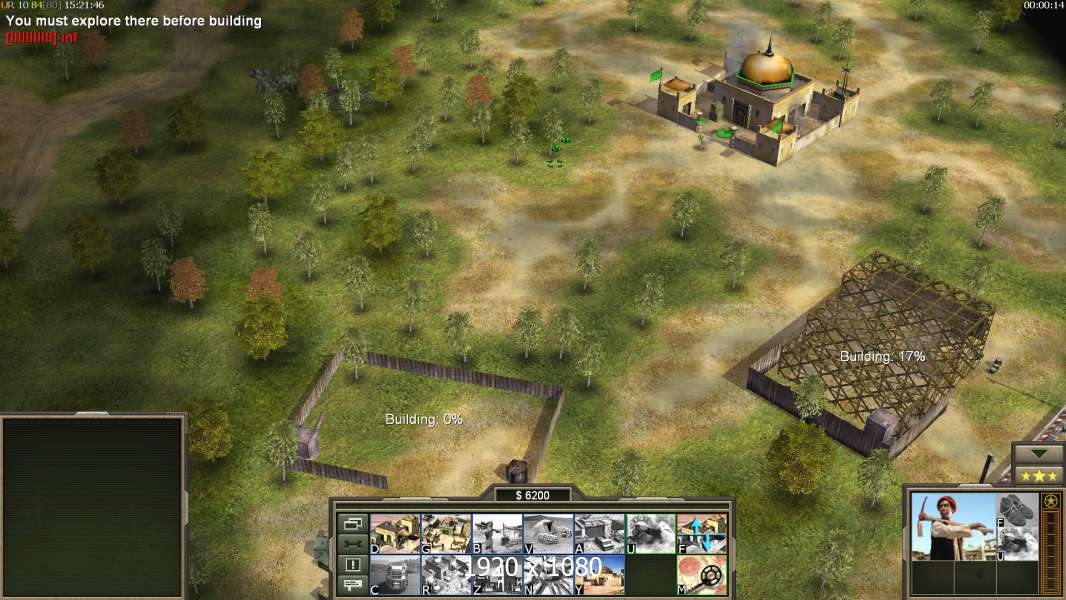Select the greyed-out icon labeled Z
The image size is (1066, 600).
pyautogui.click(x=497, y=575)
